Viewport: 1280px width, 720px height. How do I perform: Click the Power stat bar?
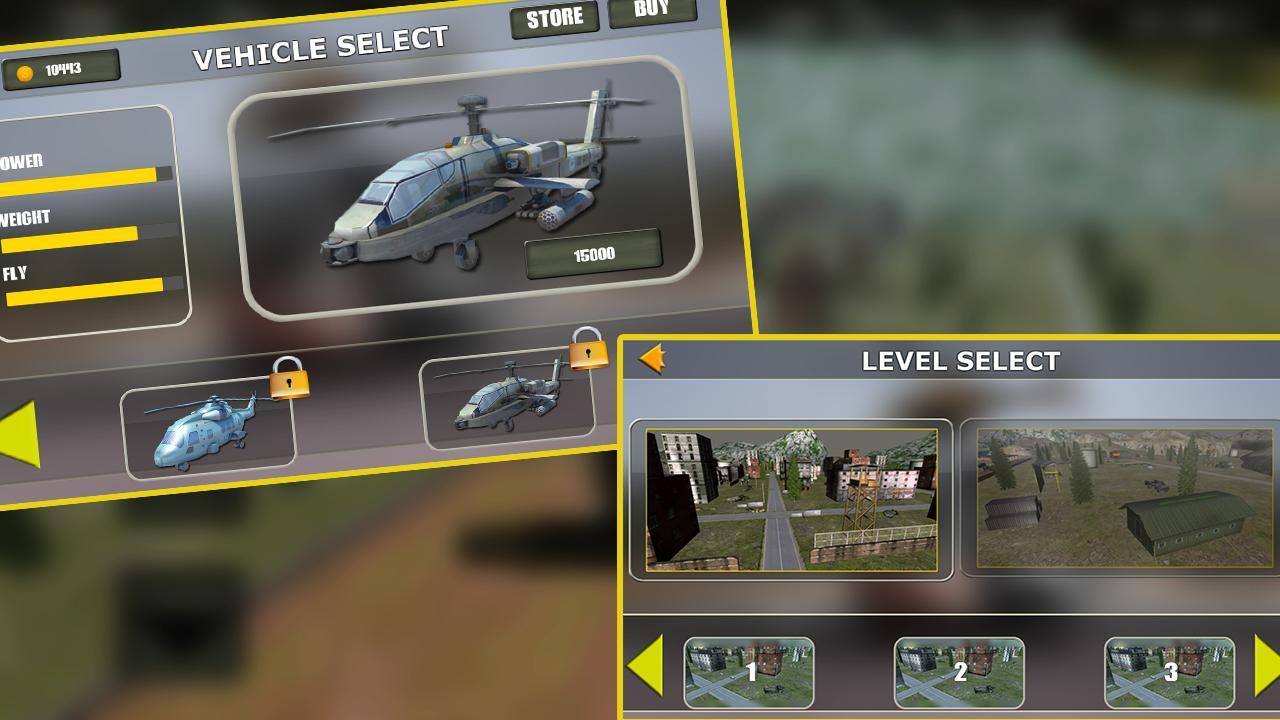[x=80, y=178]
